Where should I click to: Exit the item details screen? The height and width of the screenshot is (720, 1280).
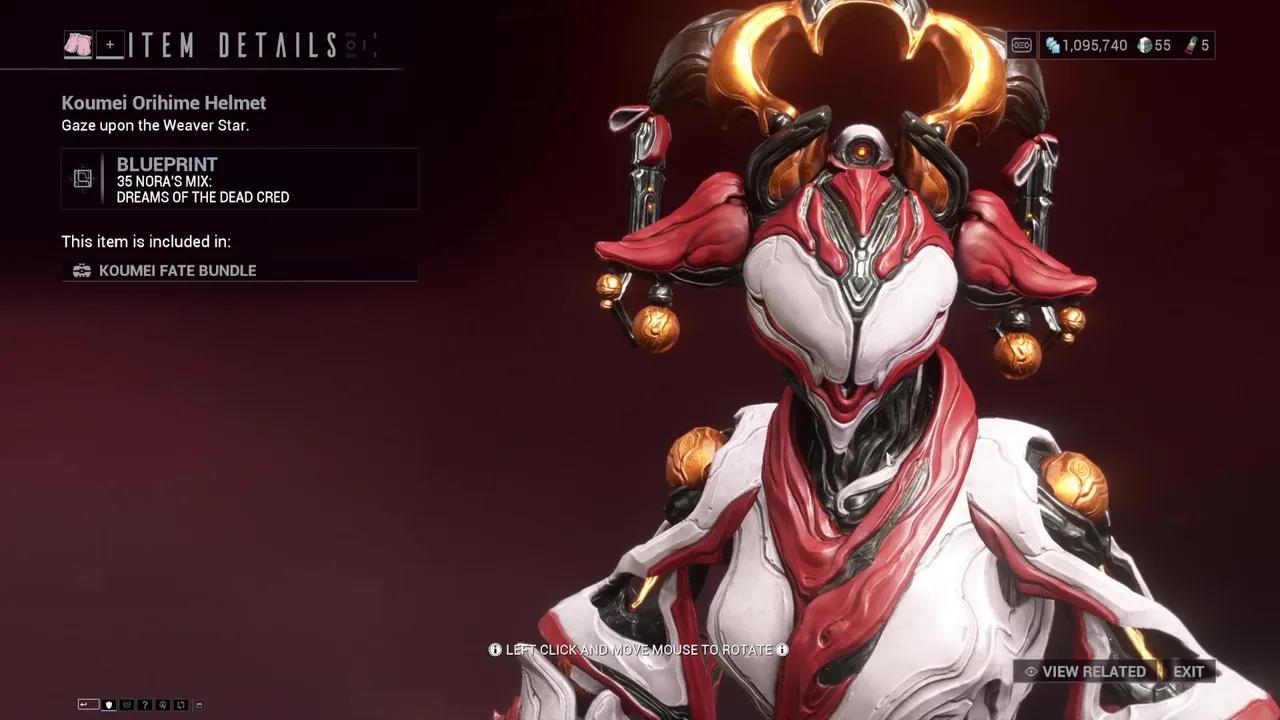[x=1189, y=671]
